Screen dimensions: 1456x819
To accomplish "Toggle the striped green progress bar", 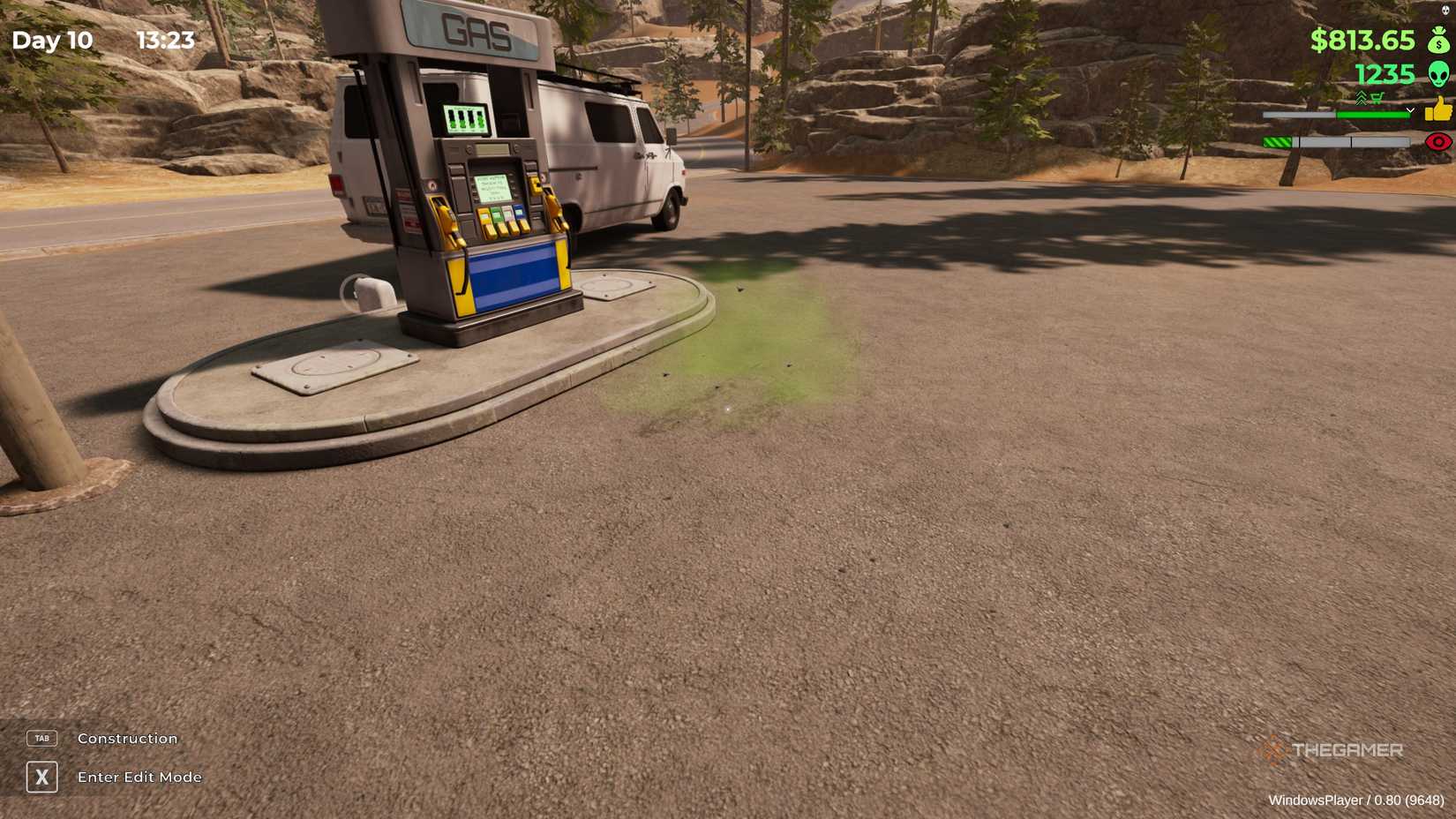I will click(x=1277, y=141).
